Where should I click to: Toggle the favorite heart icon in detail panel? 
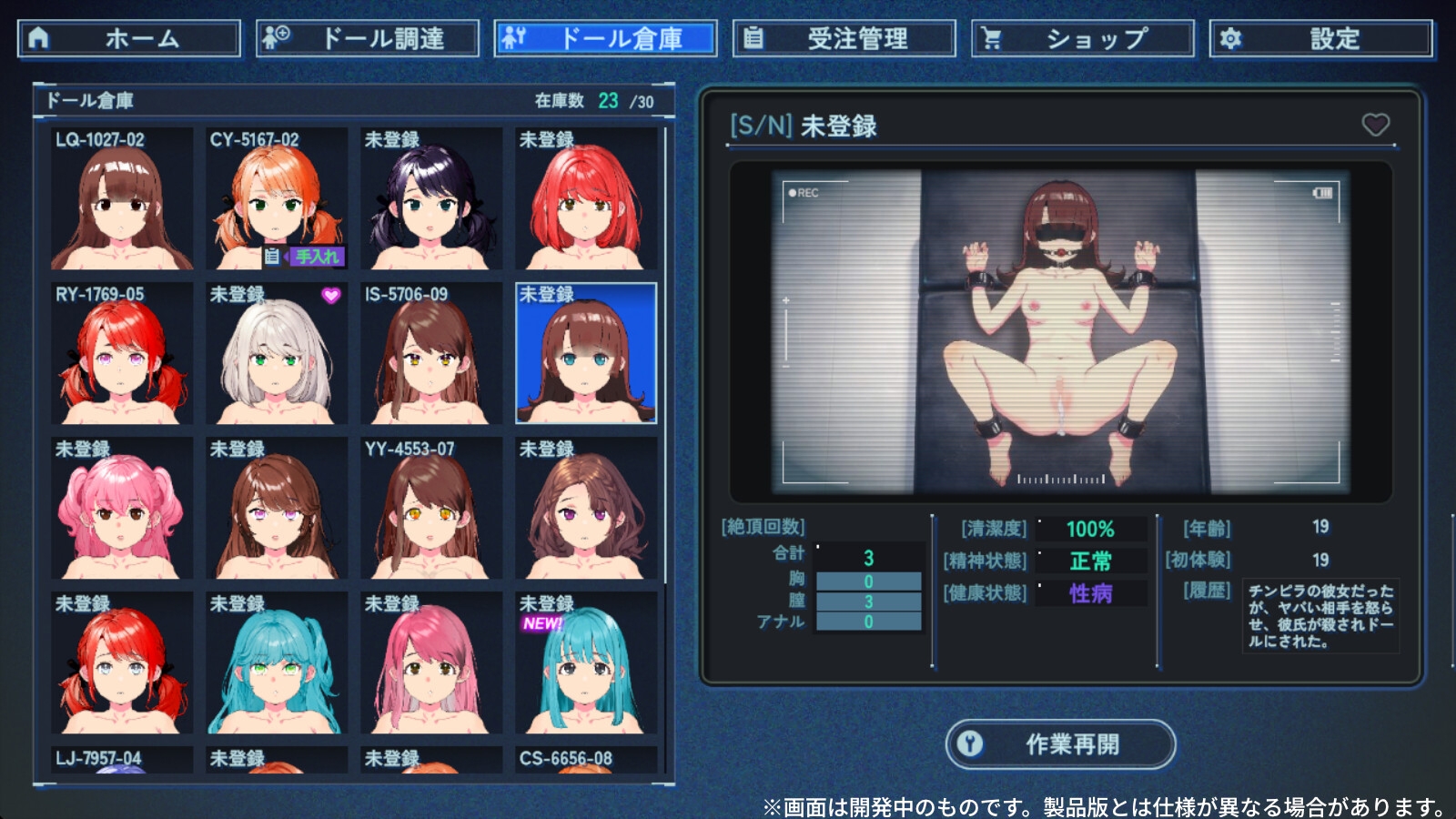pyautogui.click(x=1375, y=125)
